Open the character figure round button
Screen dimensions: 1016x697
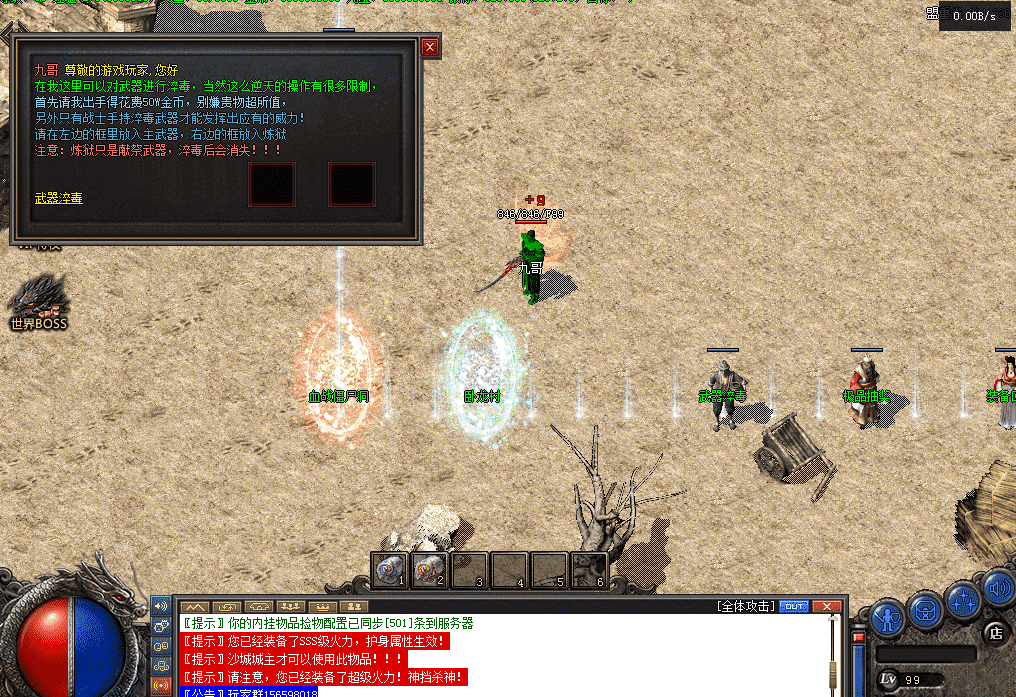887,617
